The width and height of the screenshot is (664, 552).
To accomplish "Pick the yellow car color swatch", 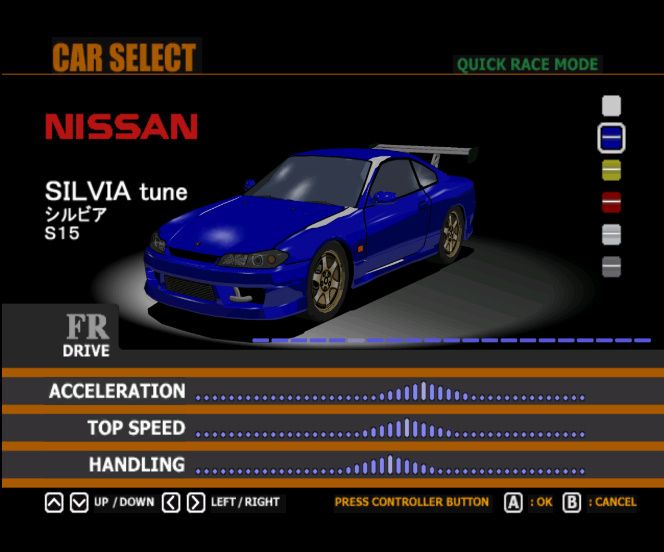I will click(x=611, y=170).
